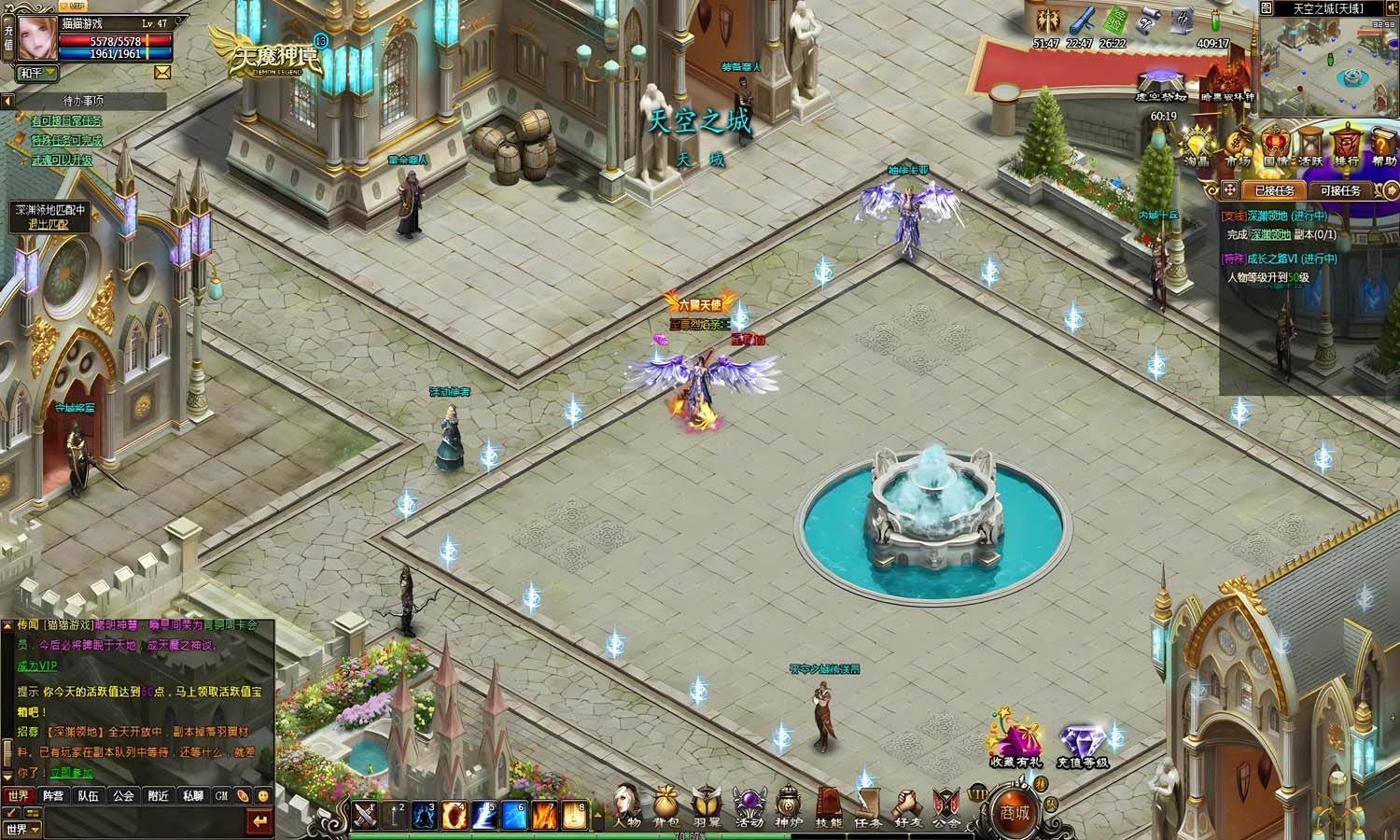Image resolution: width=1400 pixels, height=840 pixels.
Task: Click the 立即参加 join now link
Action: coord(72,773)
